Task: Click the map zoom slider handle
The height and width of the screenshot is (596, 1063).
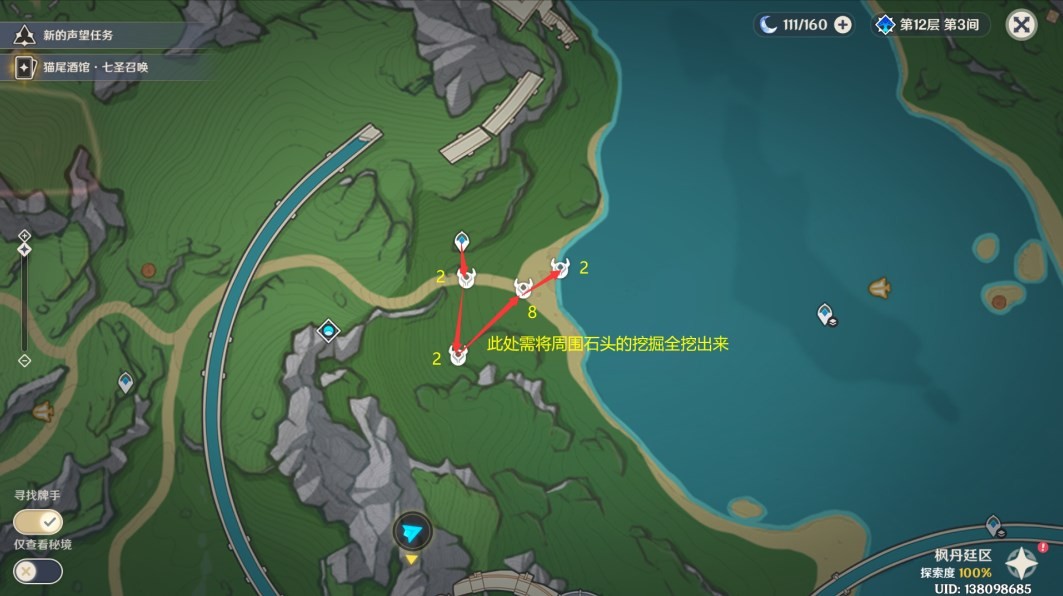Action: pos(25,249)
